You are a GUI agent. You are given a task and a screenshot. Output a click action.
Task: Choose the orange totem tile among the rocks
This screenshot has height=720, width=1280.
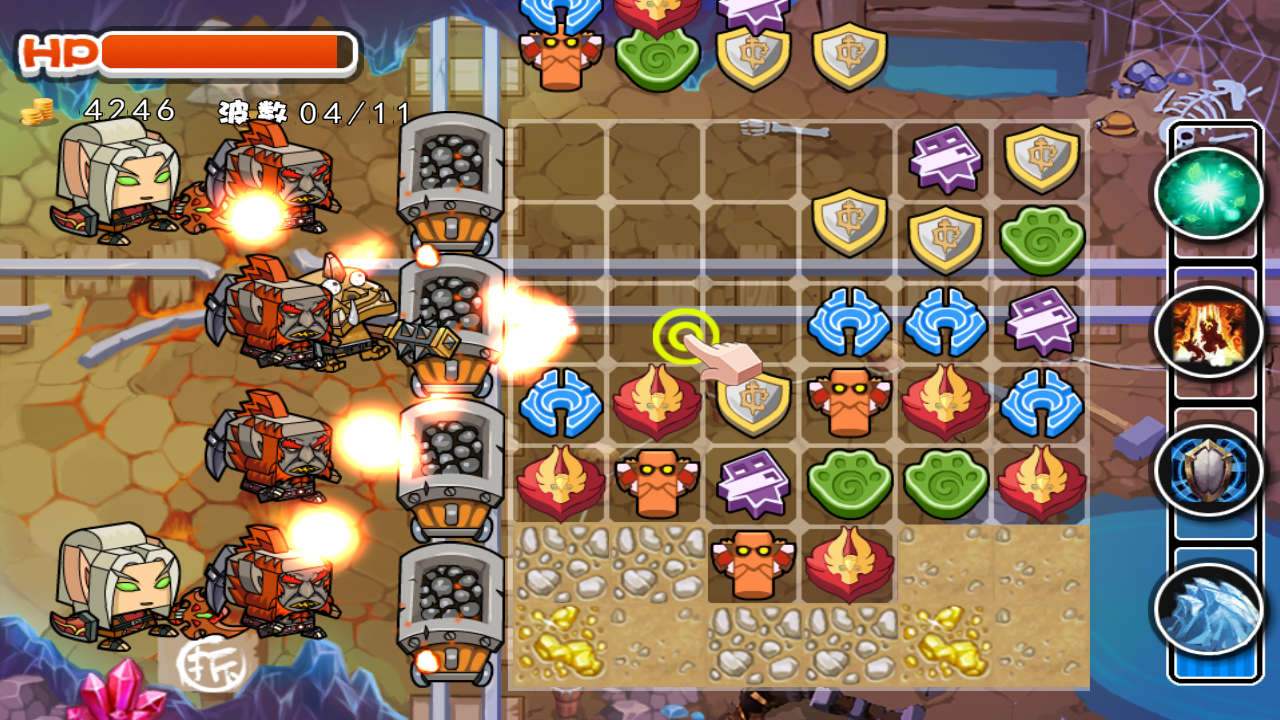coord(752,564)
